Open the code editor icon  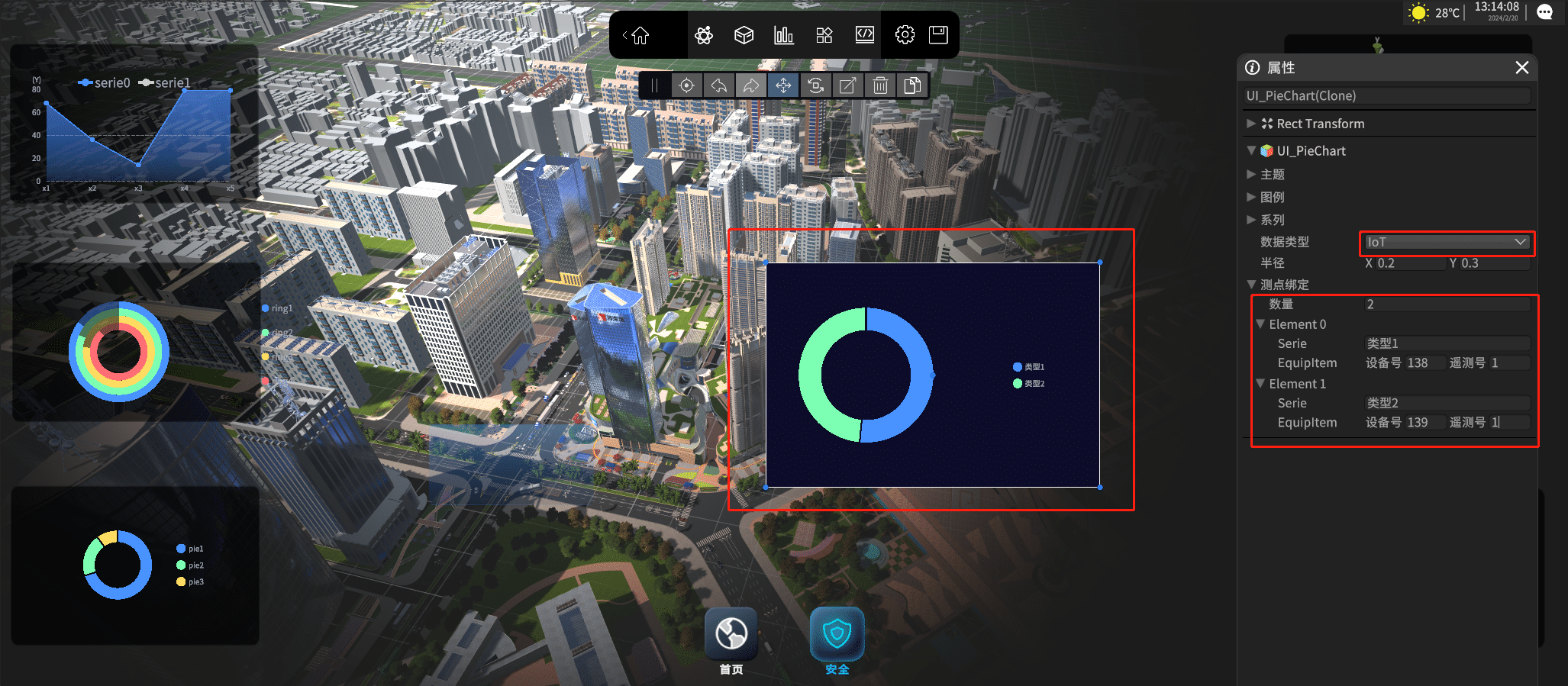pyautogui.click(x=864, y=35)
